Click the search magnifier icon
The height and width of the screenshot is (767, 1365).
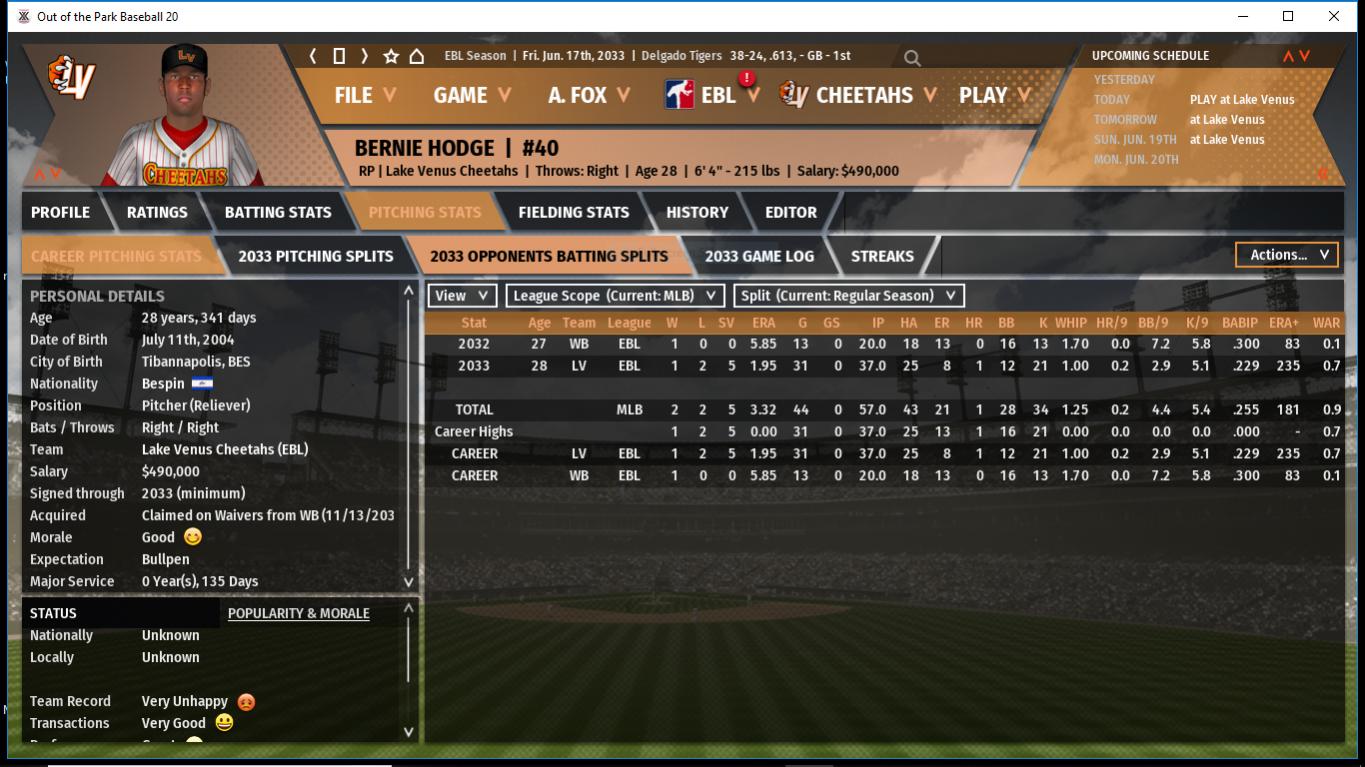(x=912, y=58)
